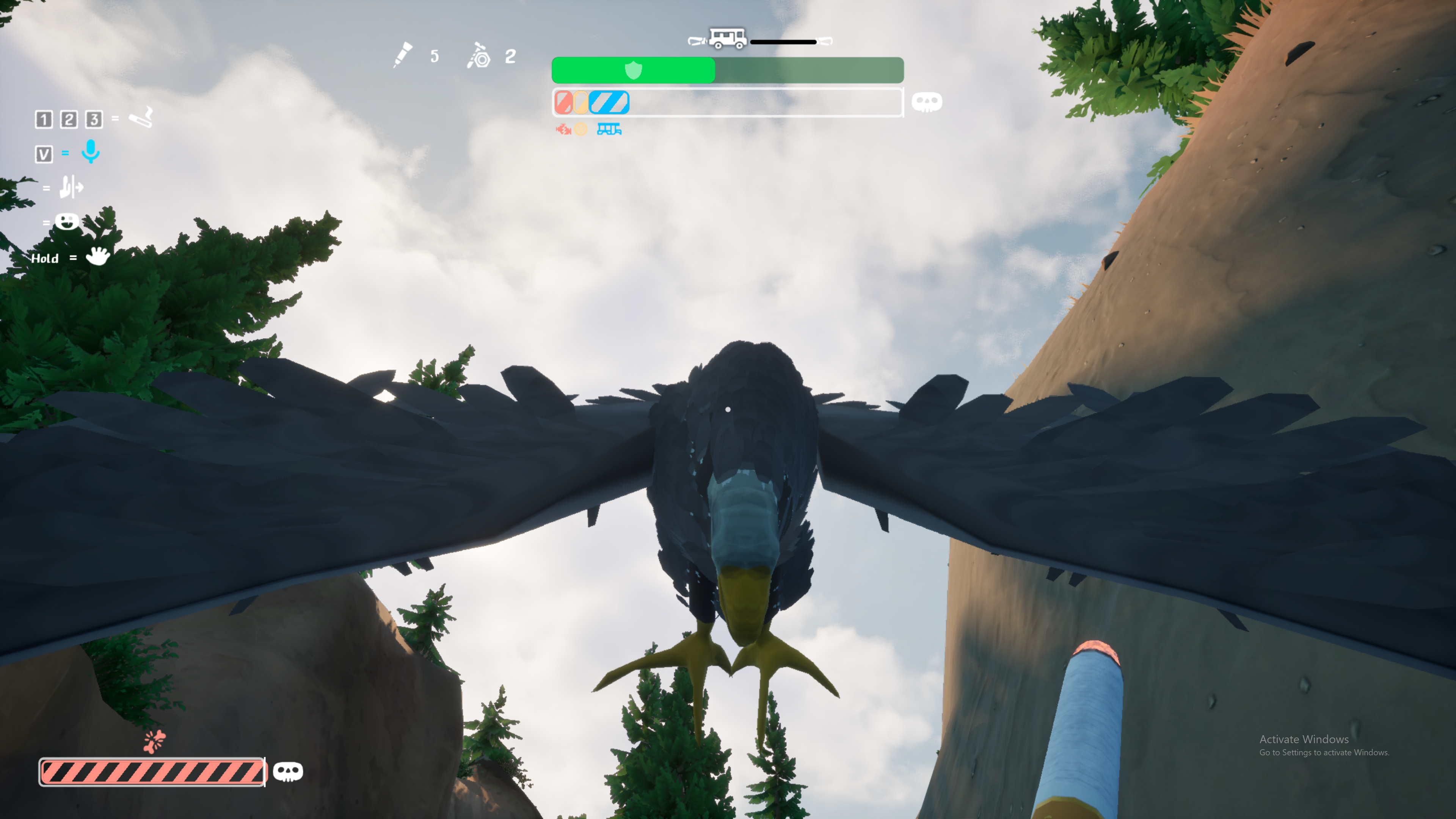Click the waving hand grab icon
This screenshot has width=1456, height=819.
[x=98, y=256]
